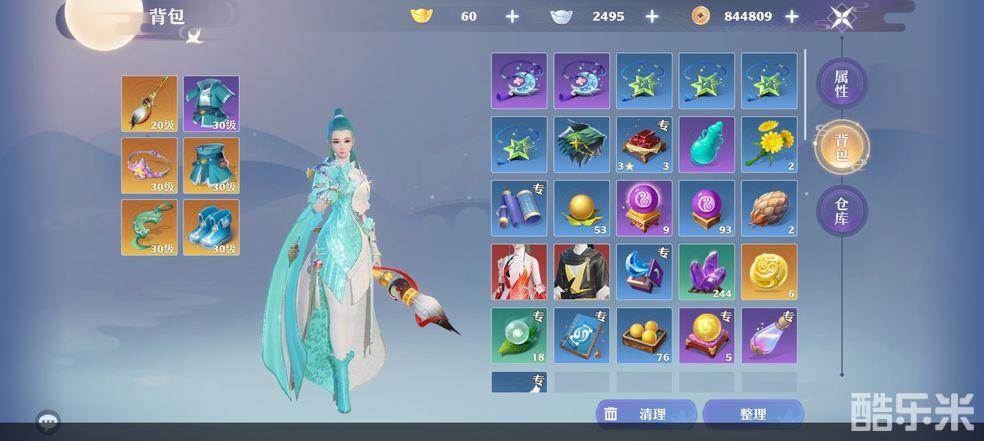Select the 背包 tab
Screen dimensions: 984x441
tap(841, 148)
